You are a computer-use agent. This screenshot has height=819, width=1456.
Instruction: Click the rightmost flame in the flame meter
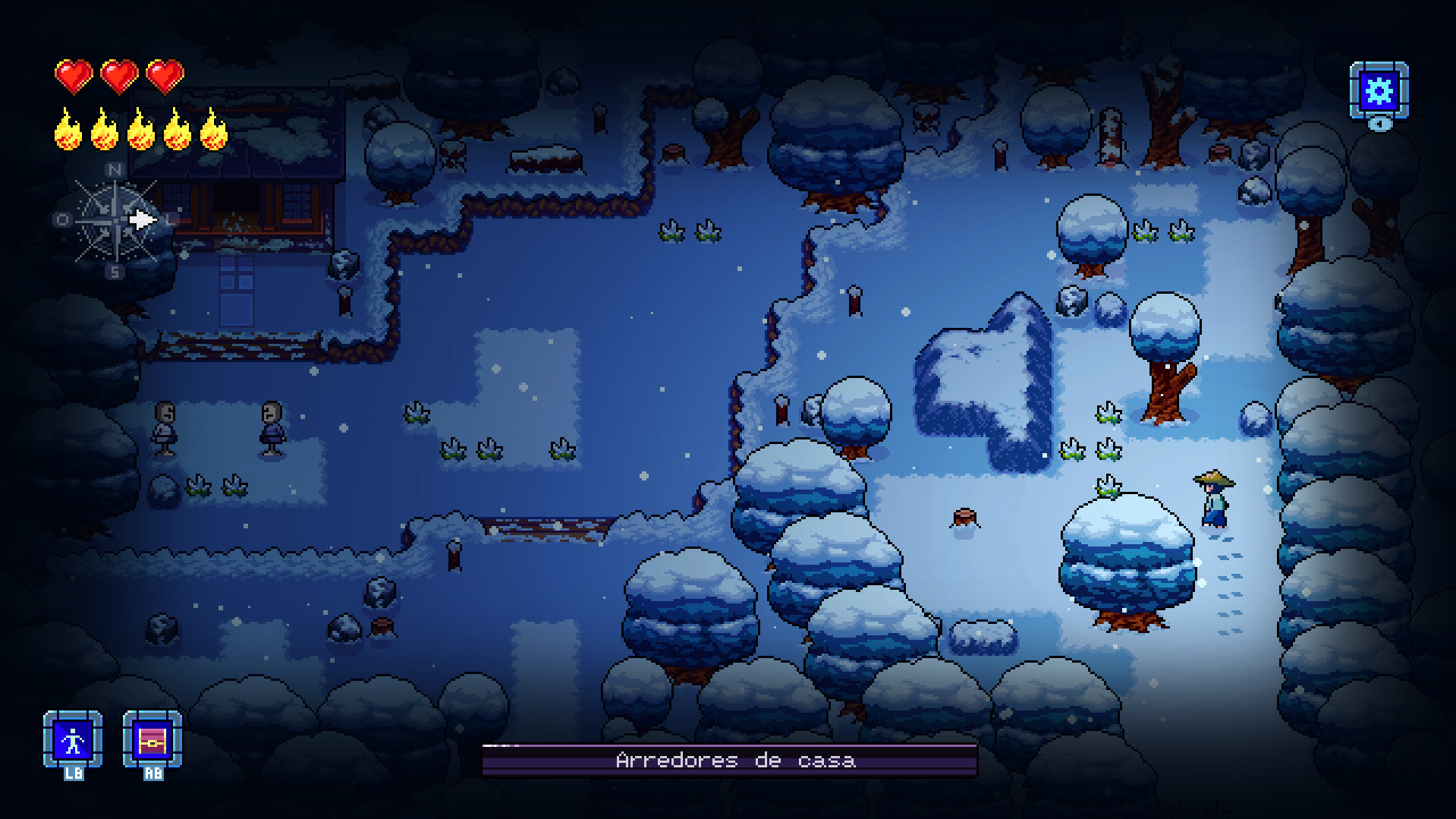[x=214, y=131]
